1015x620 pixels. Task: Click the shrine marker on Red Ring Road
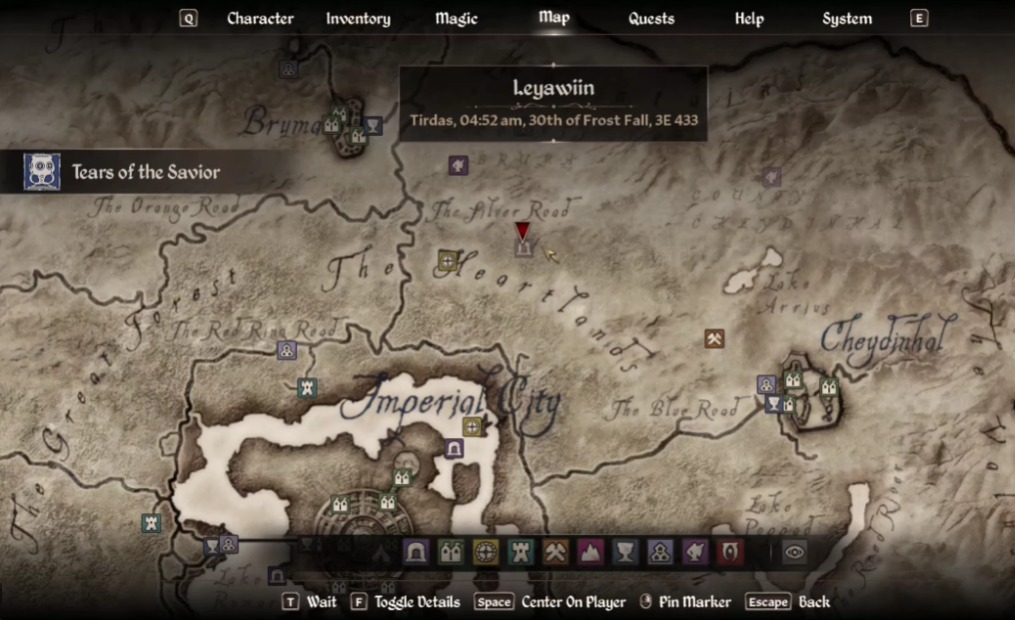(287, 350)
